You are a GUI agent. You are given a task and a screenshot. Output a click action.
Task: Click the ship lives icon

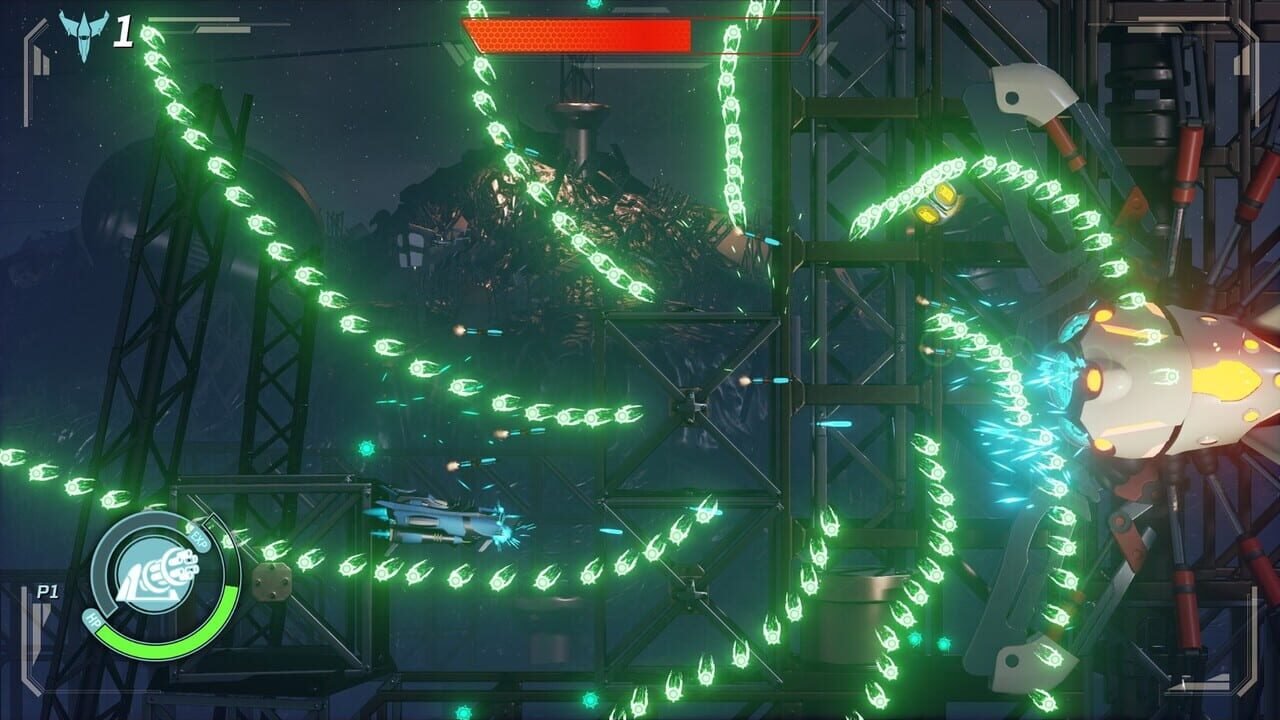[81, 34]
